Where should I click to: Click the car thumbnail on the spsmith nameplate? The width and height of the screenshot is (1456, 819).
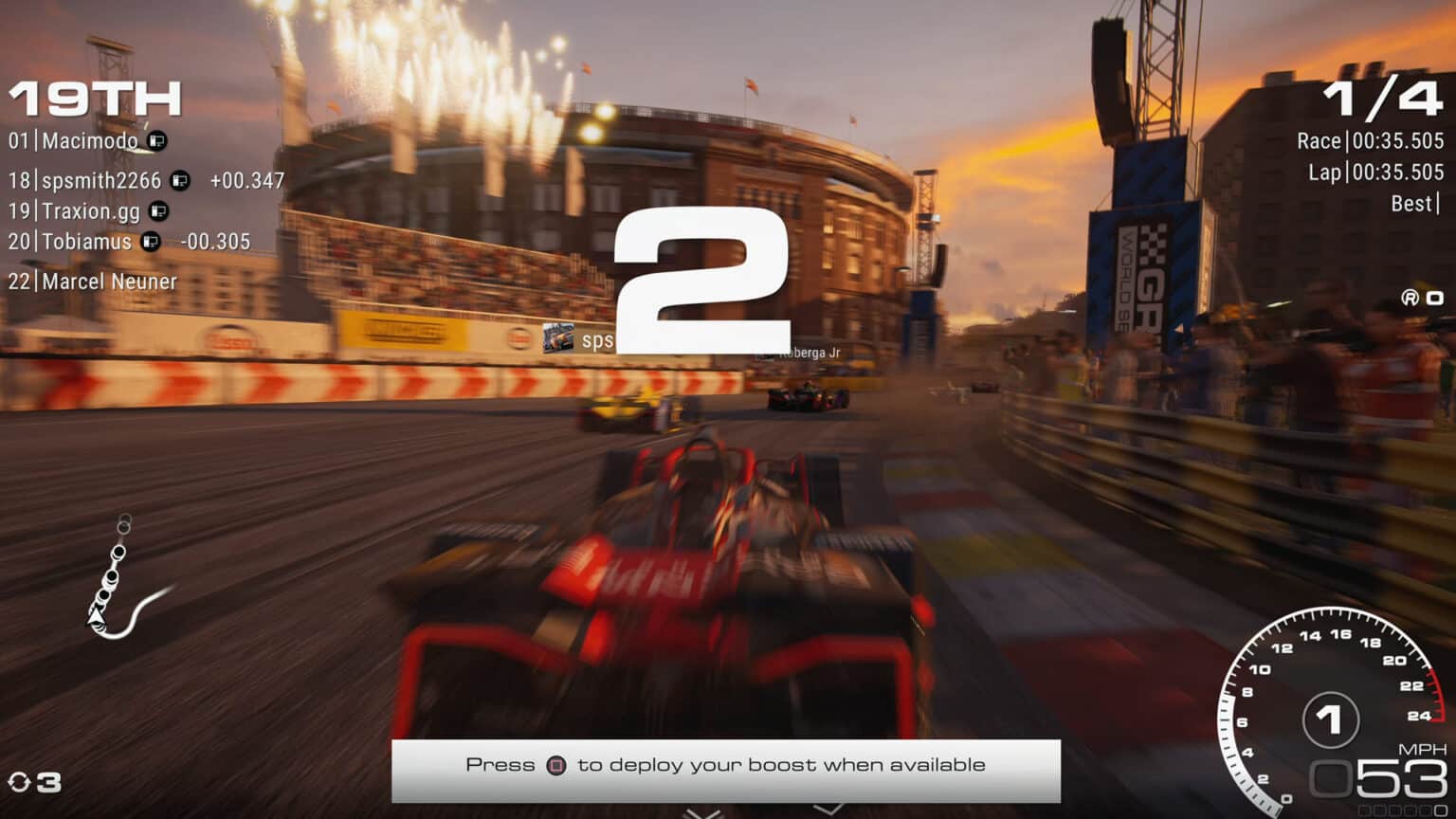pyautogui.click(x=557, y=337)
